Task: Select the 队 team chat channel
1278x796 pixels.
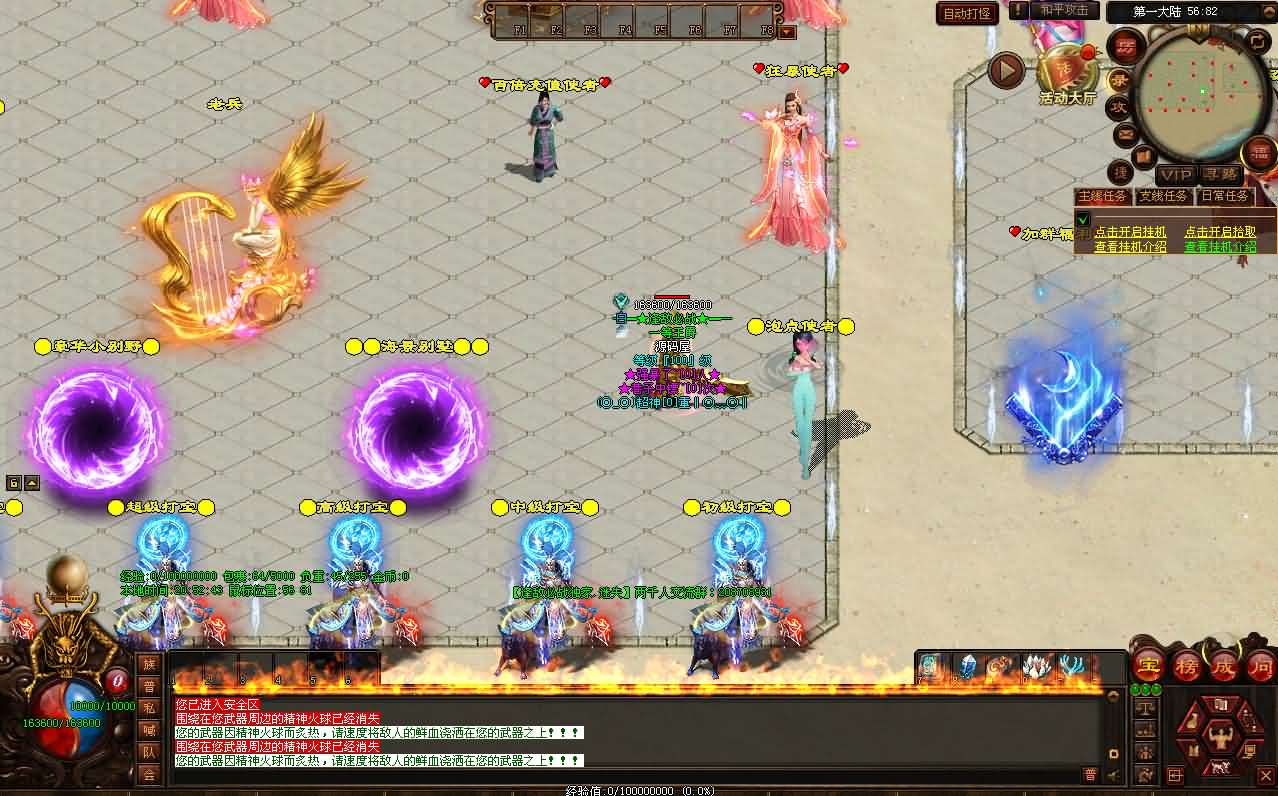Action: (149, 751)
